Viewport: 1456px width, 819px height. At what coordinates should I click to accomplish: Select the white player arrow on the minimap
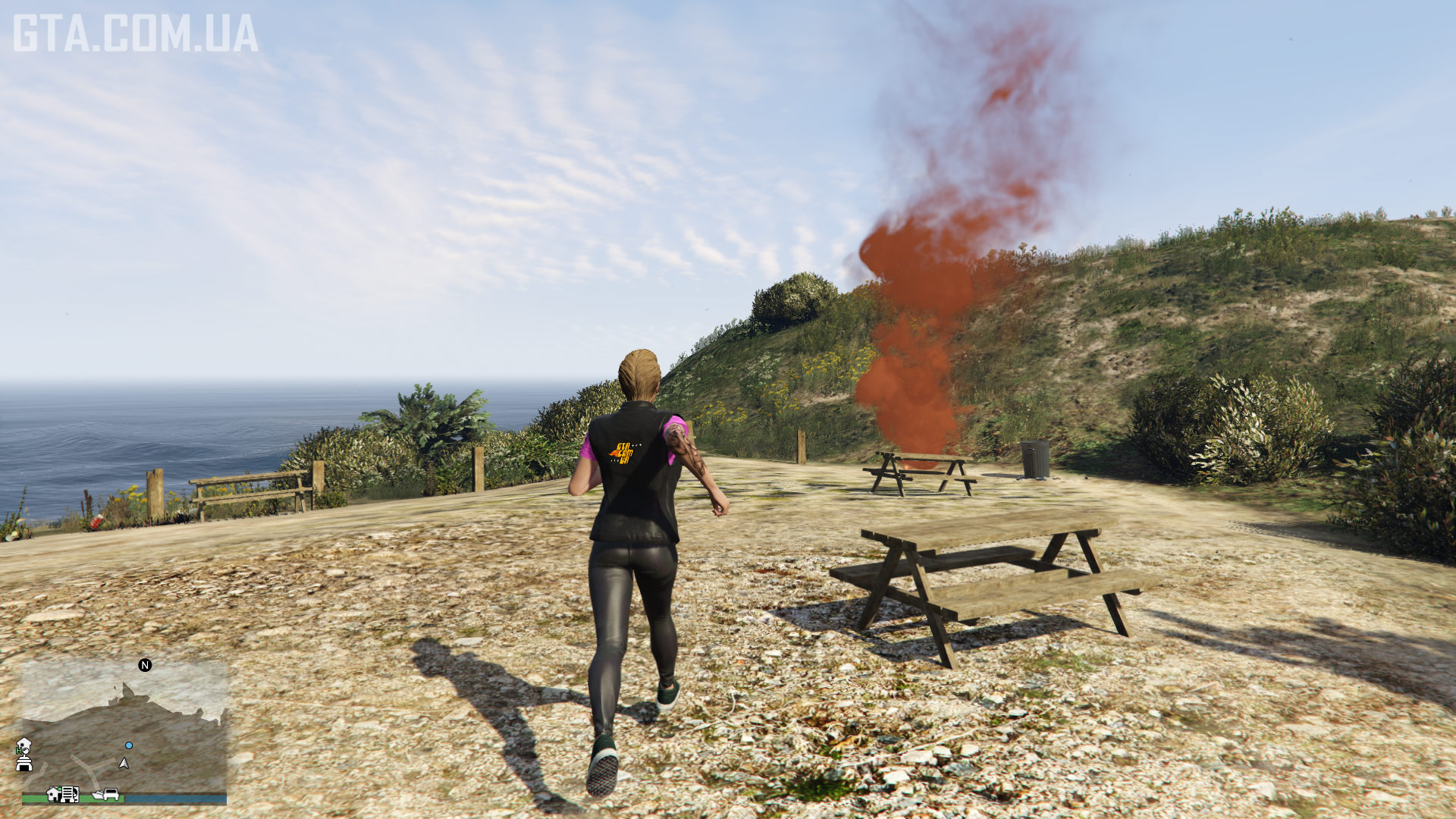[124, 763]
